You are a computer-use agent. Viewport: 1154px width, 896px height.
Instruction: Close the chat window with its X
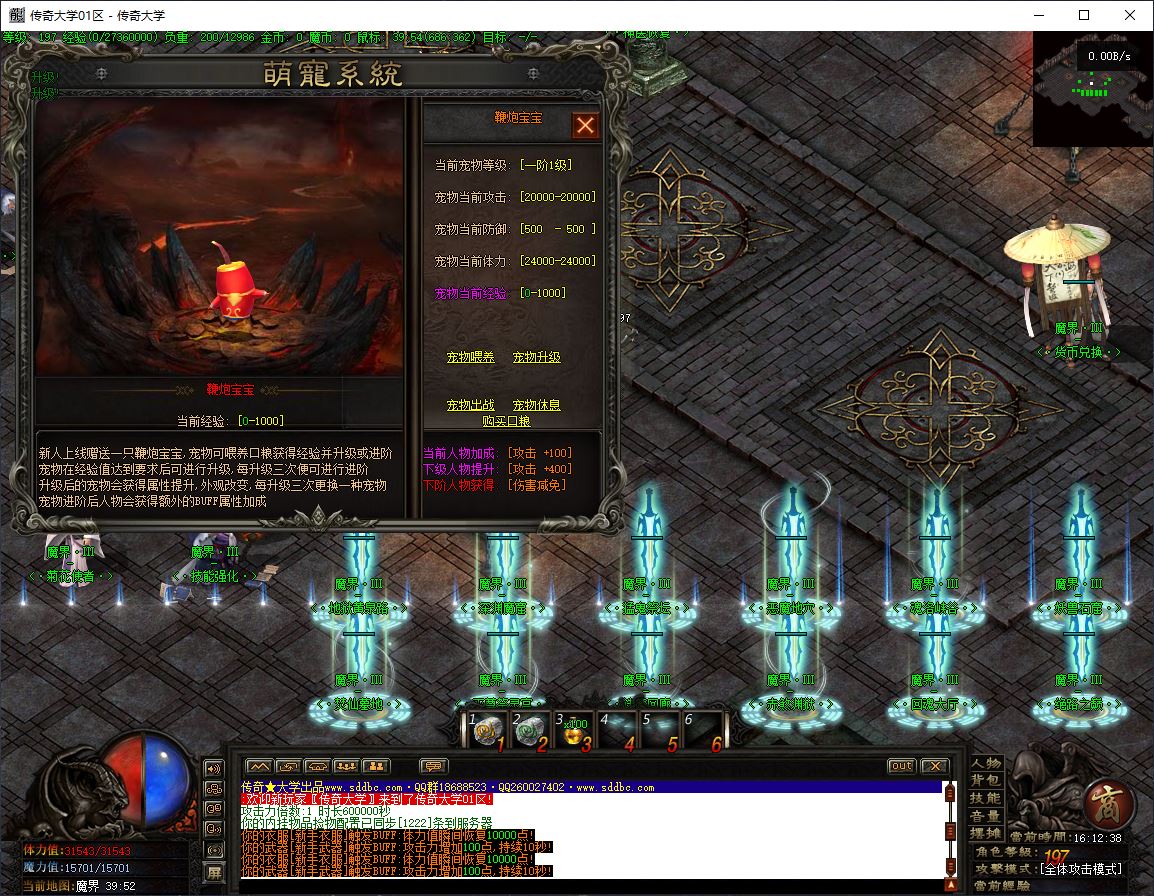(934, 766)
